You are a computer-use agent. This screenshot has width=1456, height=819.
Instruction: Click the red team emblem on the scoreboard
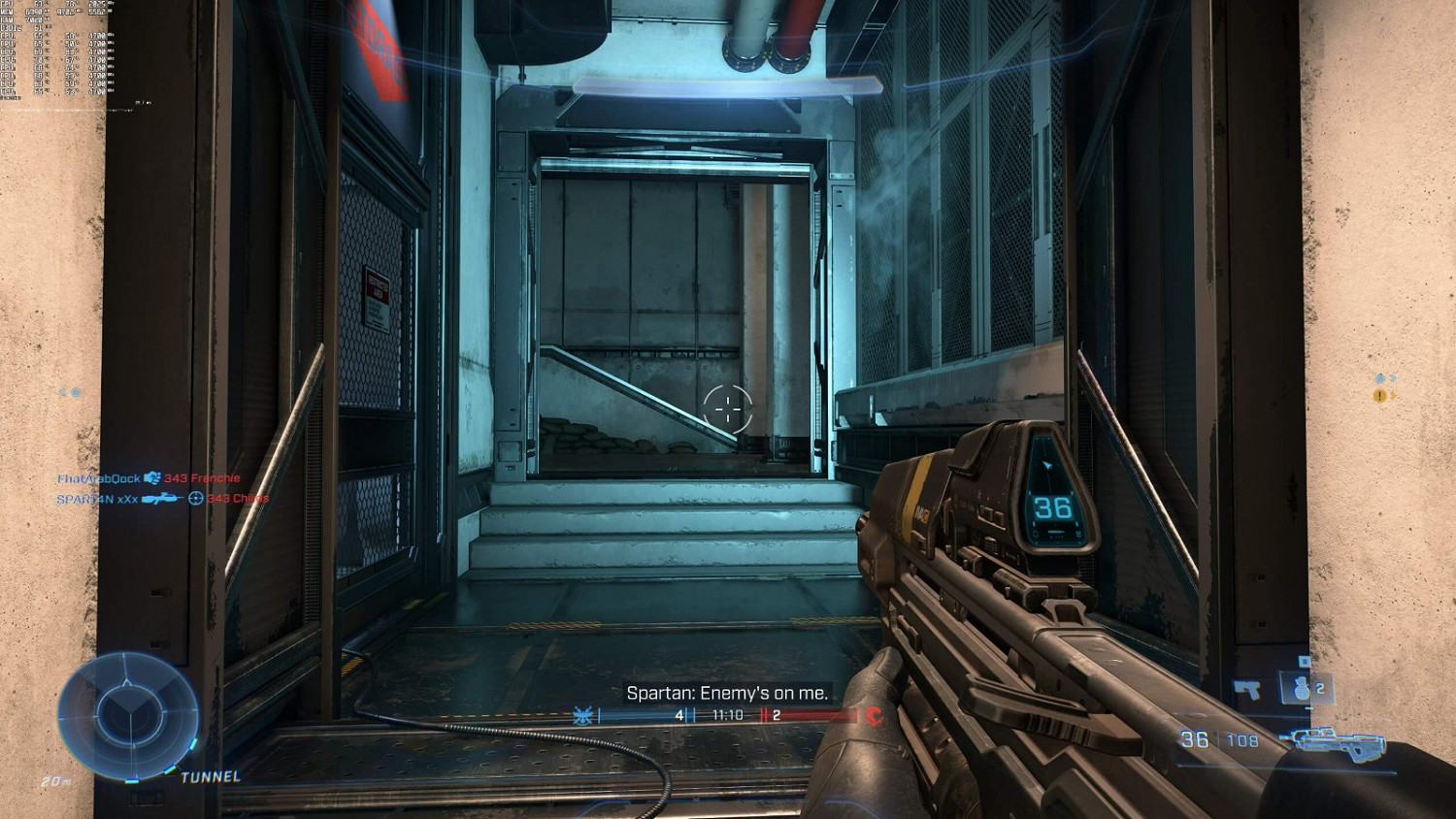pos(873,716)
